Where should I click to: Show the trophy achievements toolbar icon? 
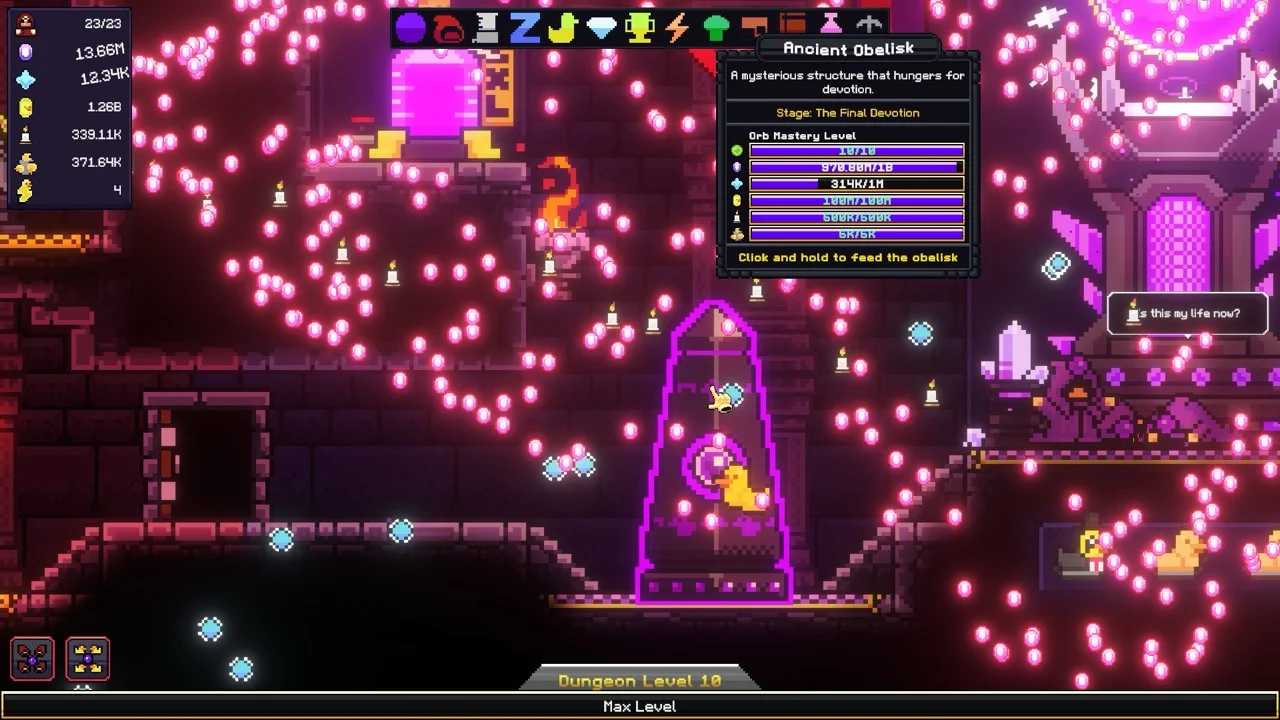point(639,28)
